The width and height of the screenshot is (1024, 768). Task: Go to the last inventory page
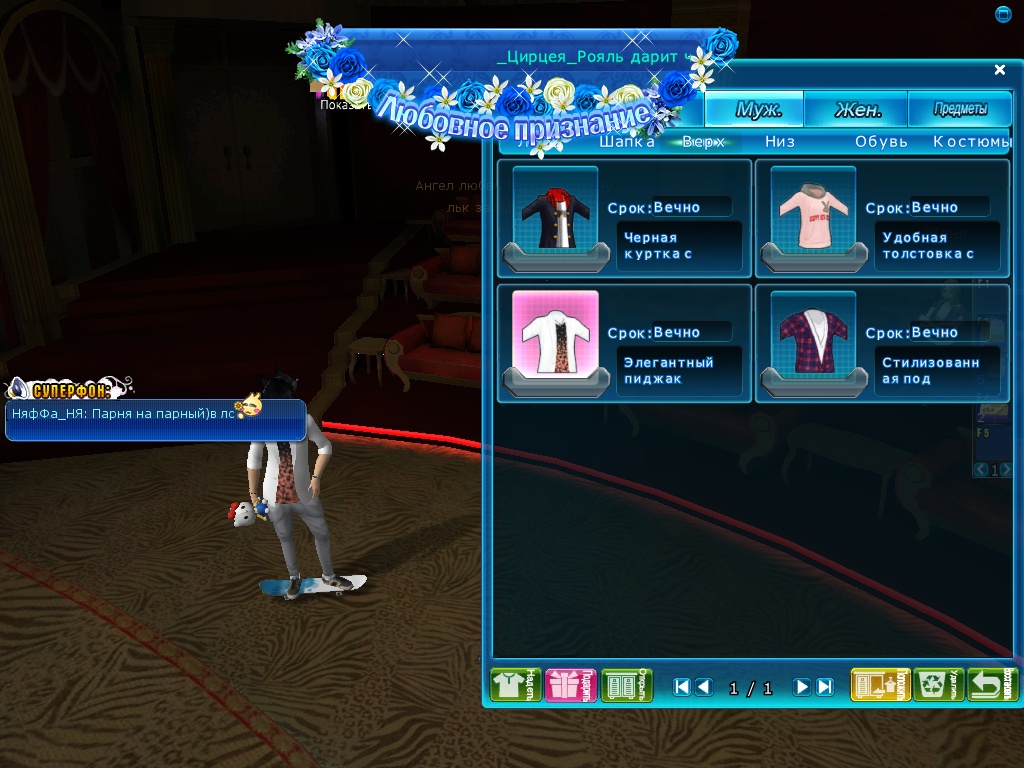pos(825,687)
